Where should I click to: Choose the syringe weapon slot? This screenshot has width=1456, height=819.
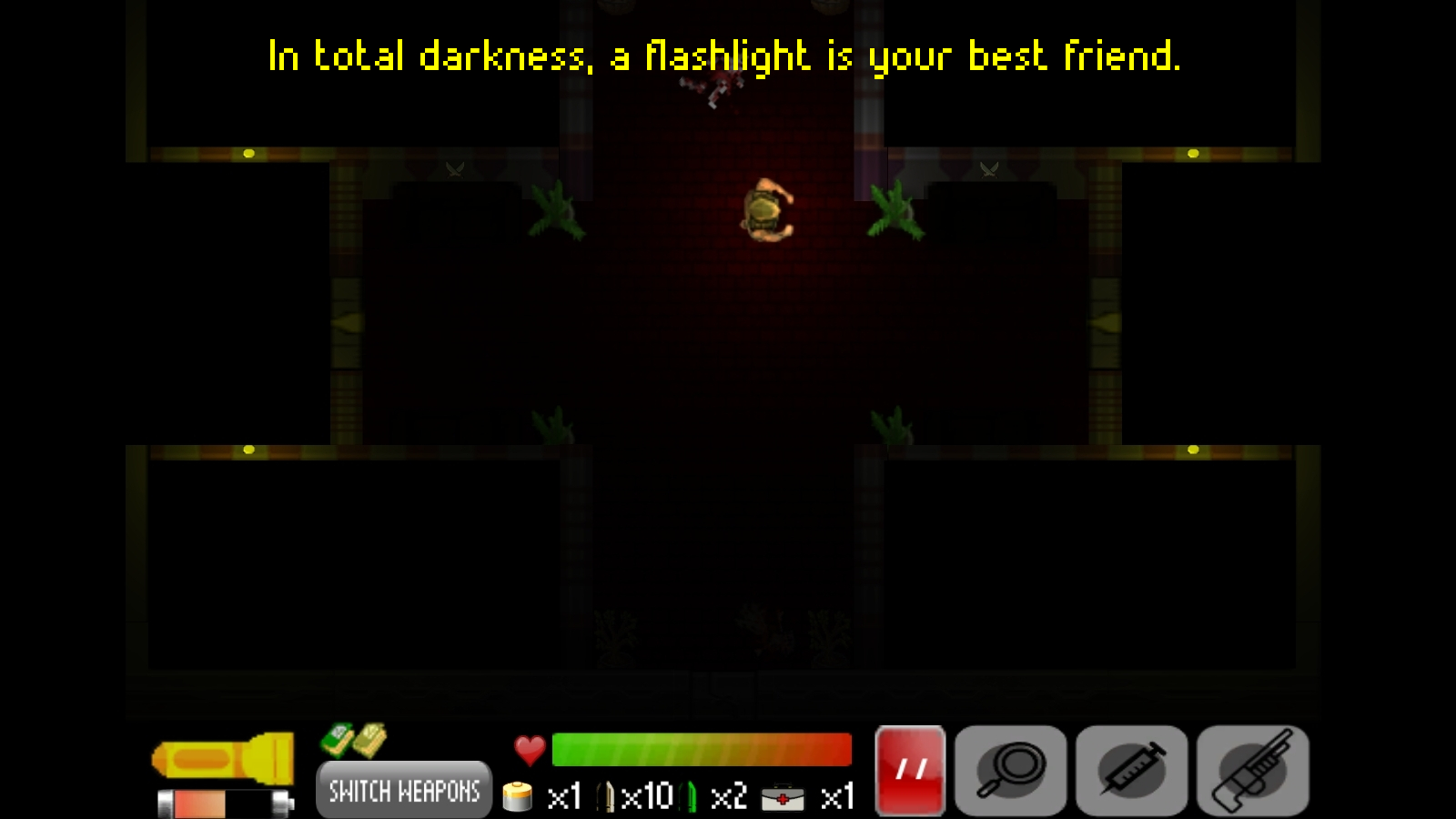click(x=1132, y=771)
